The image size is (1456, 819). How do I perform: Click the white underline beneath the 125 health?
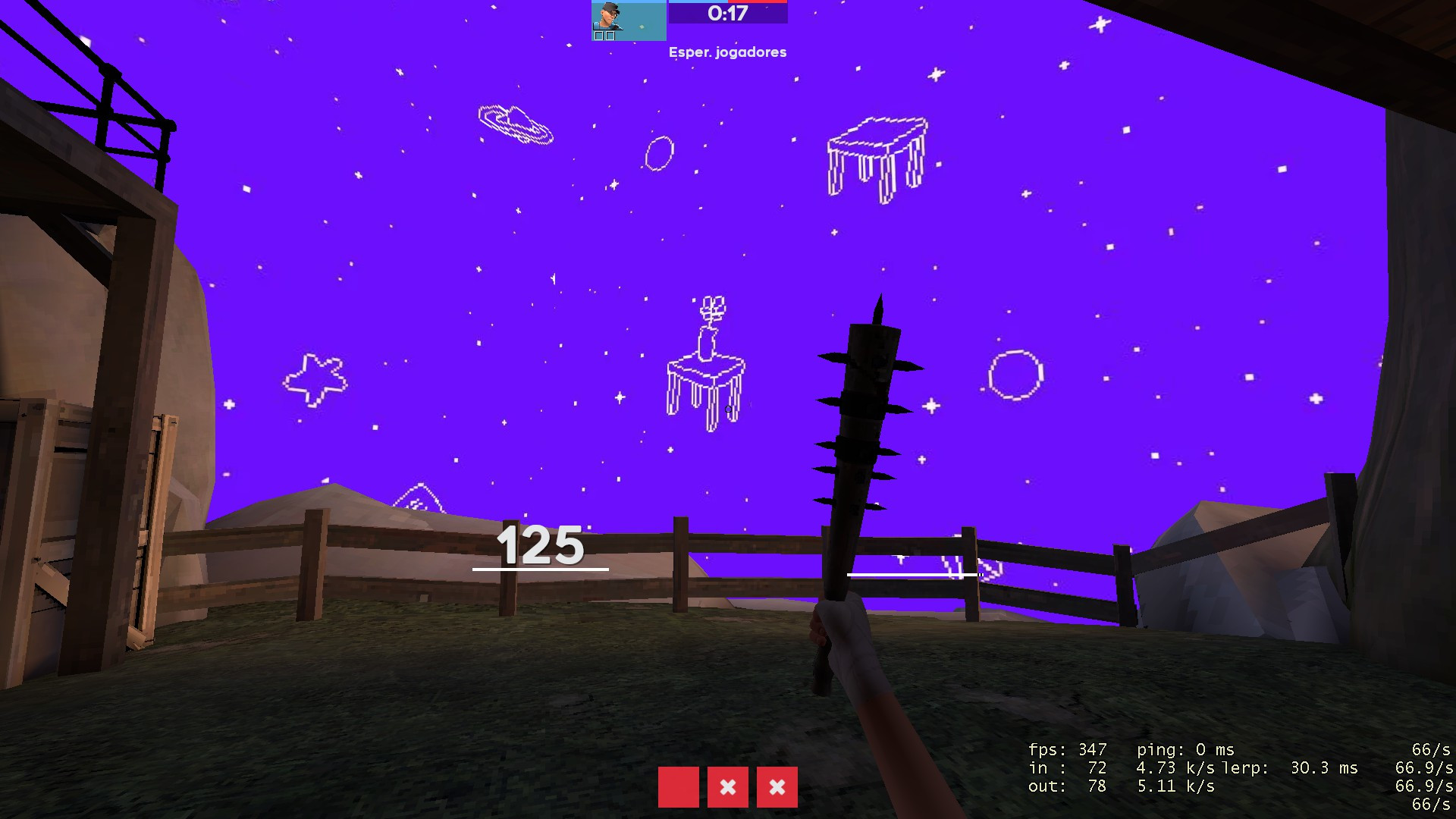(540, 570)
